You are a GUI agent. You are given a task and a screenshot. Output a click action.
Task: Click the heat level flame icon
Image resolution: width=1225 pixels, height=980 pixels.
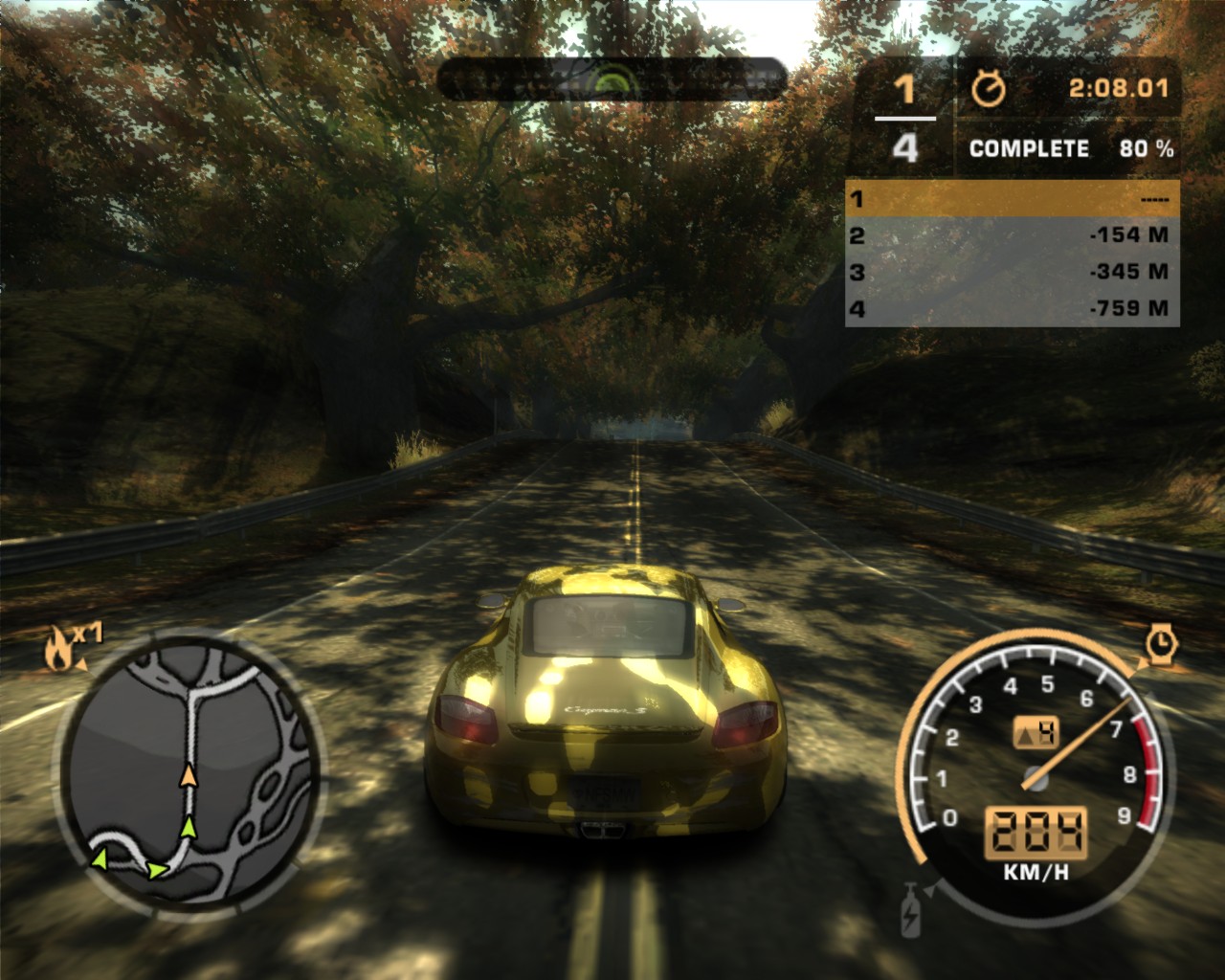60,649
